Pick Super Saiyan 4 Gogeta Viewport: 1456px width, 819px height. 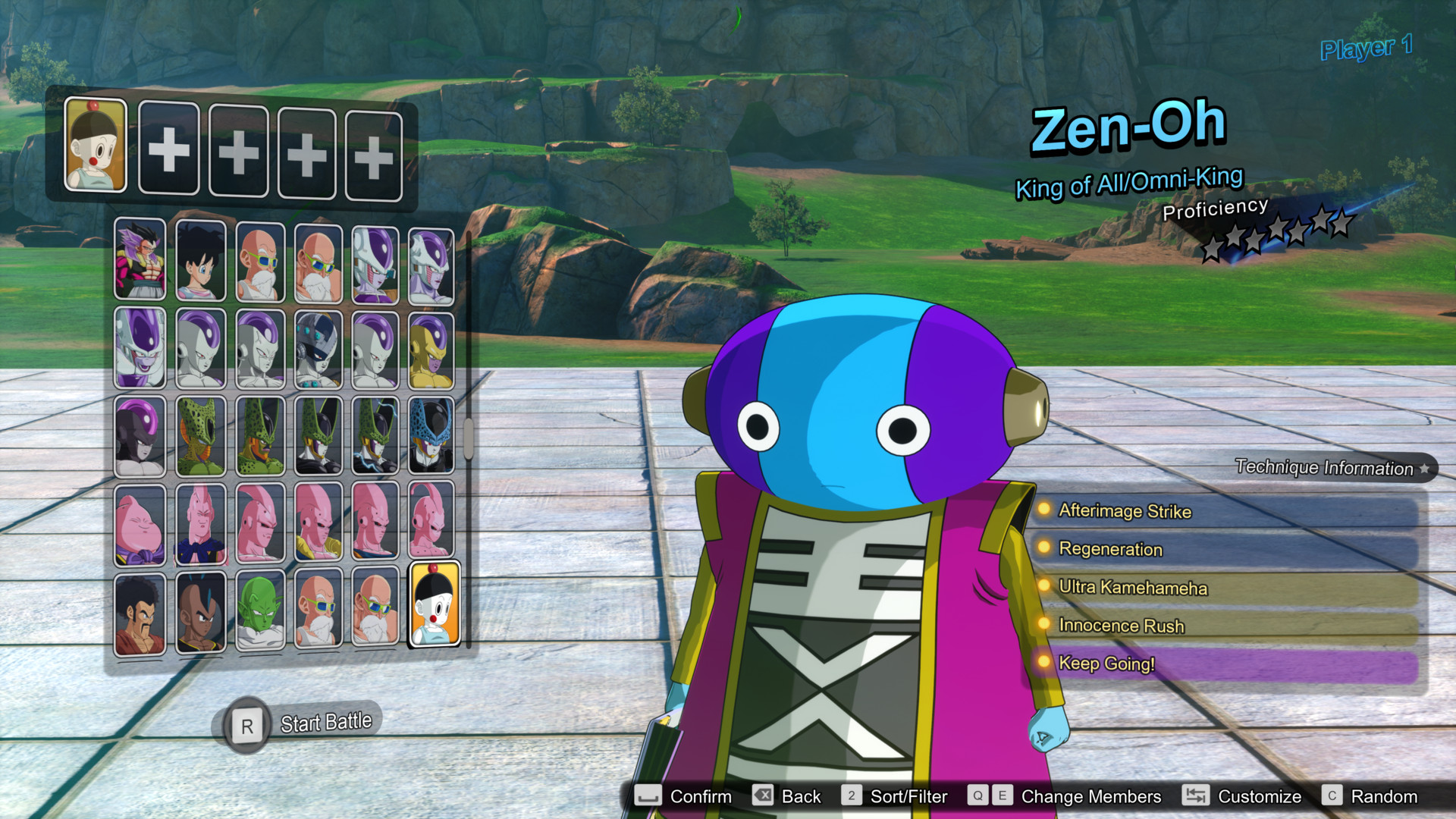pos(140,263)
